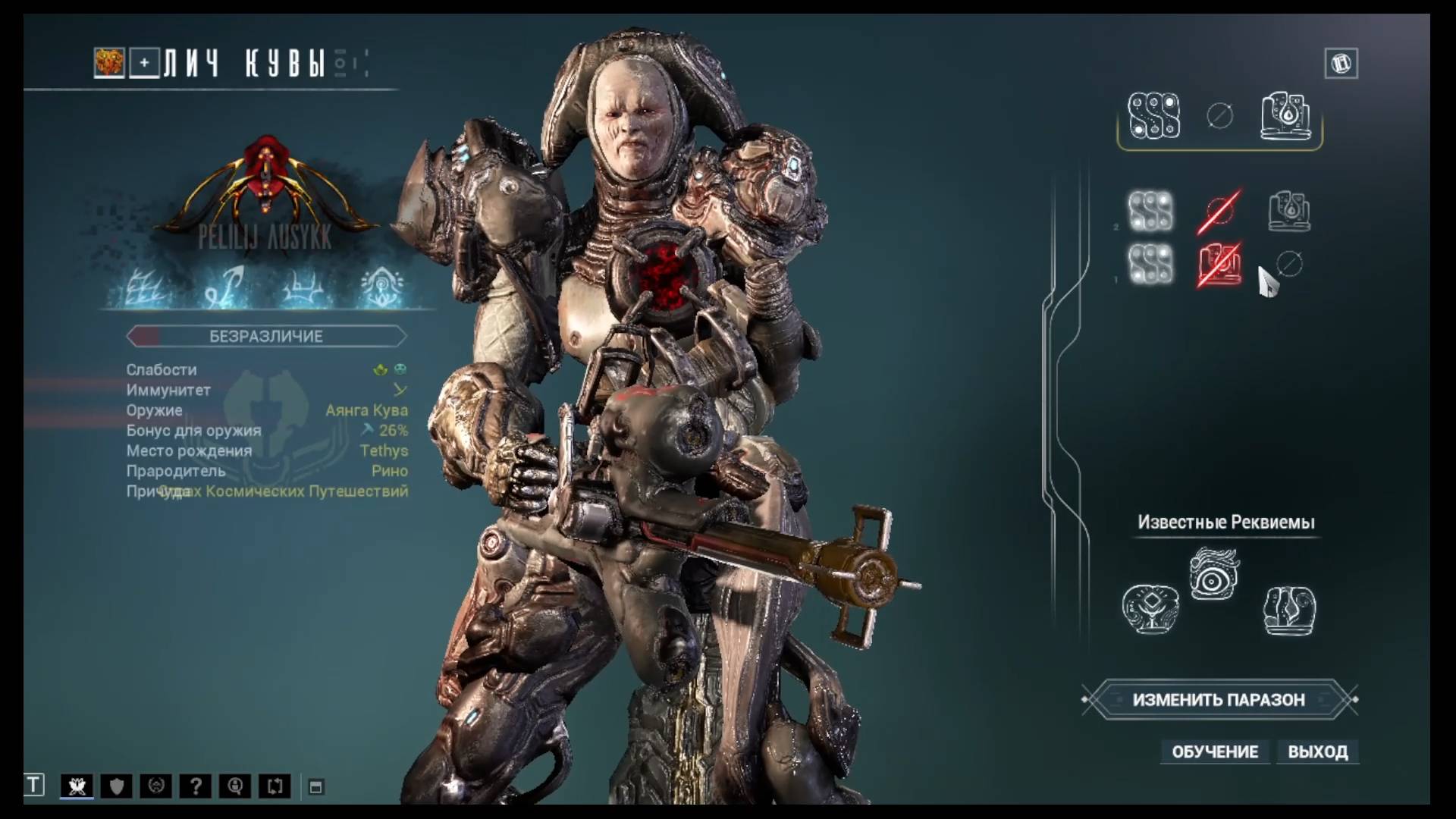Switch to the magnifier-with-lock tab
Image resolution: width=1456 pixels, height=819 pixels.
[235, 786]
